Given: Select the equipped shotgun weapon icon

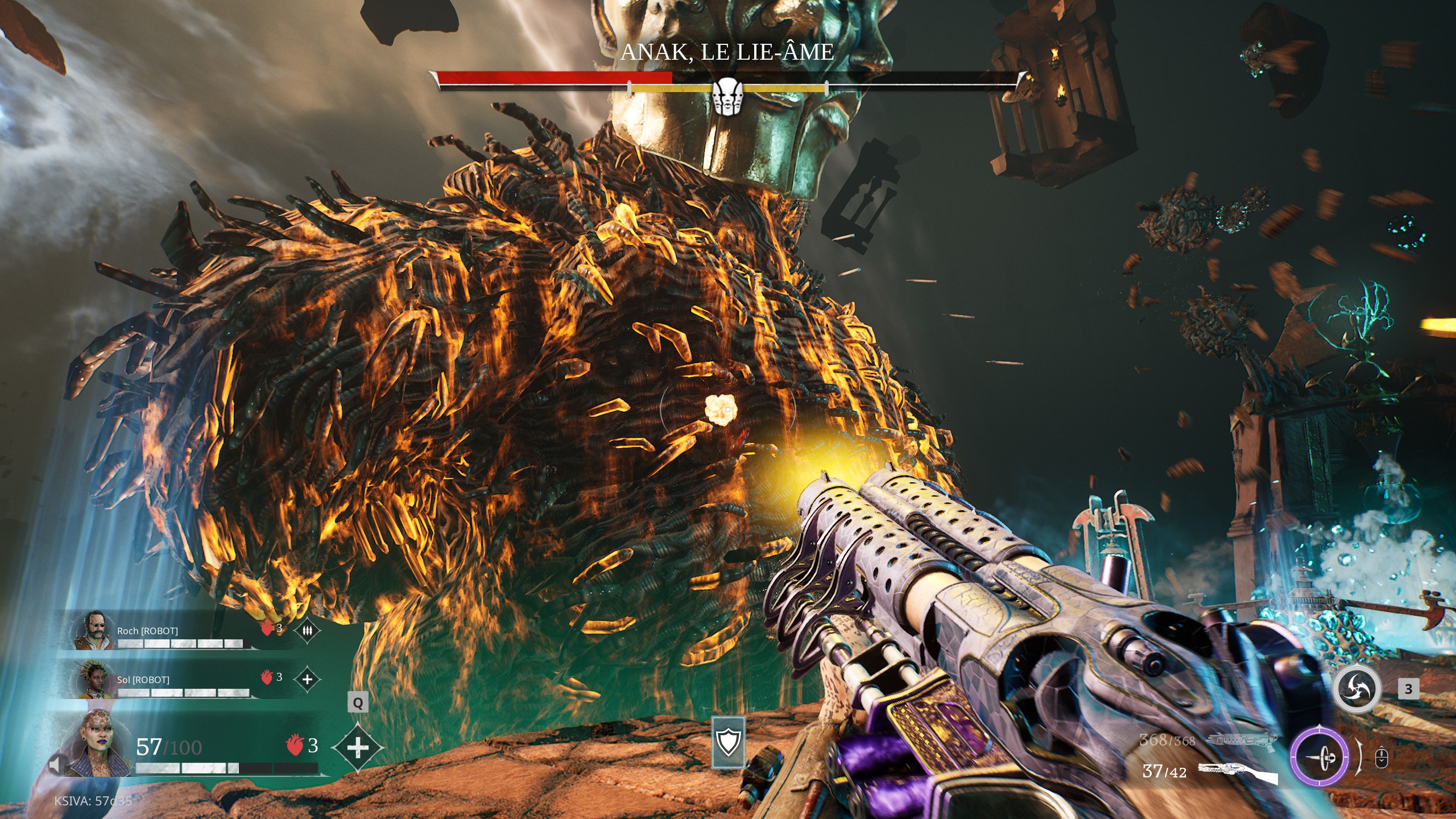Looking at the screenshot, I should (x=1238, y=772).
